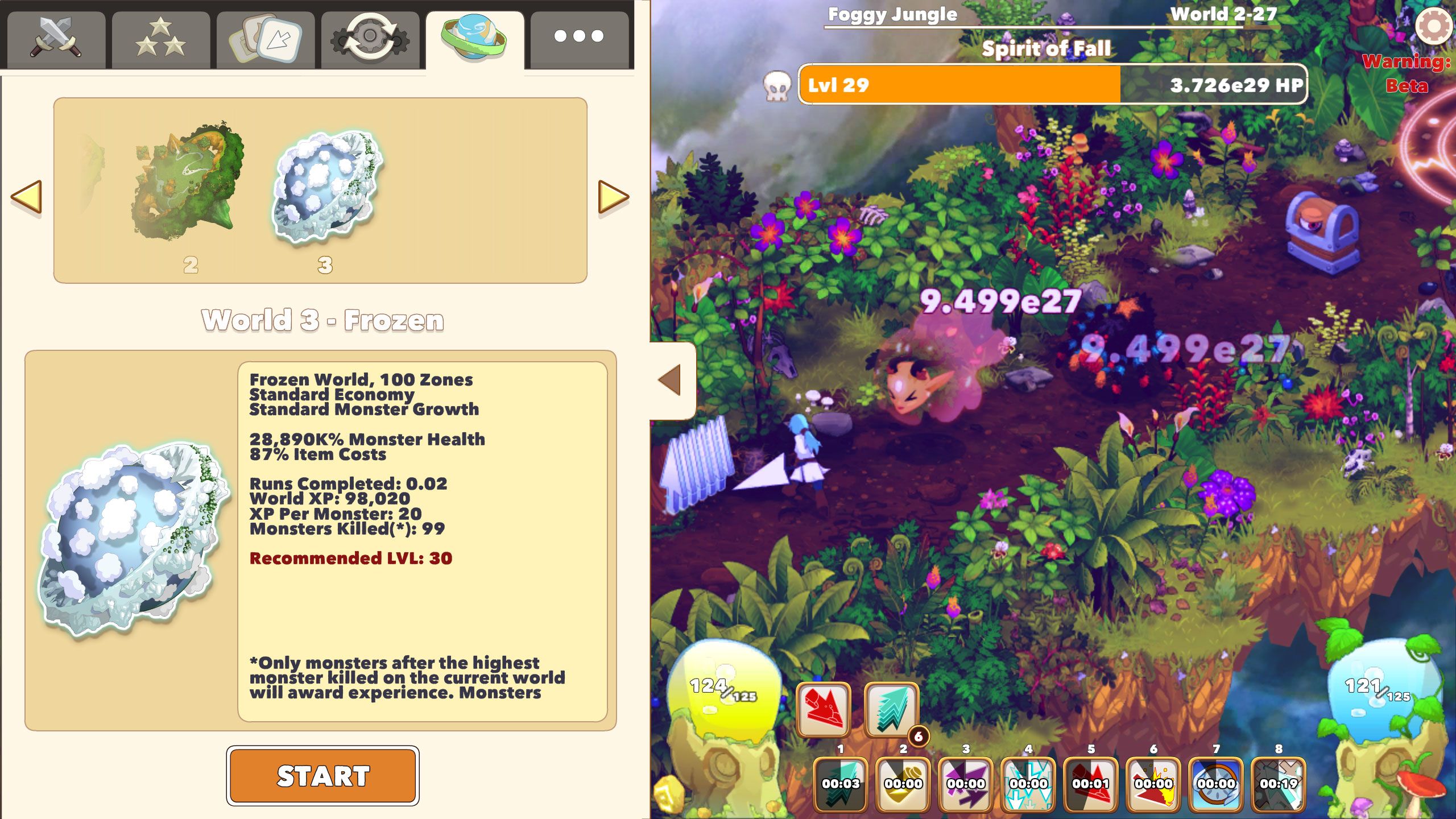
Task: Open the ellipsis more-options tab
Action: [x=578, y=37]
